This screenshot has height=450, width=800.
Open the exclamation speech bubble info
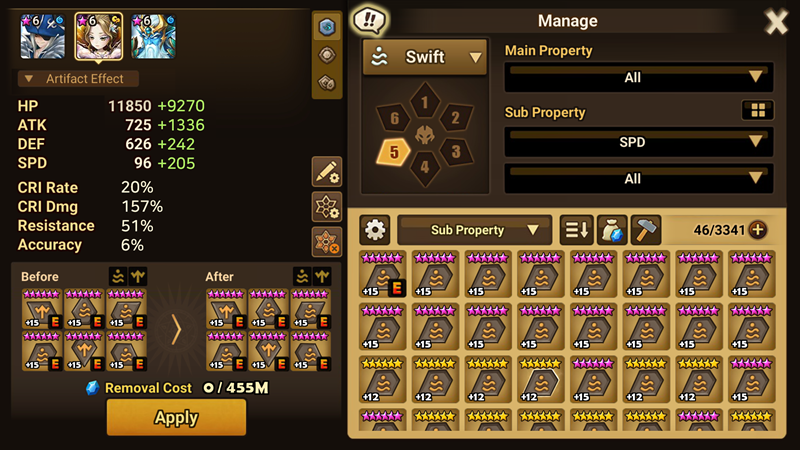(371, 20)
